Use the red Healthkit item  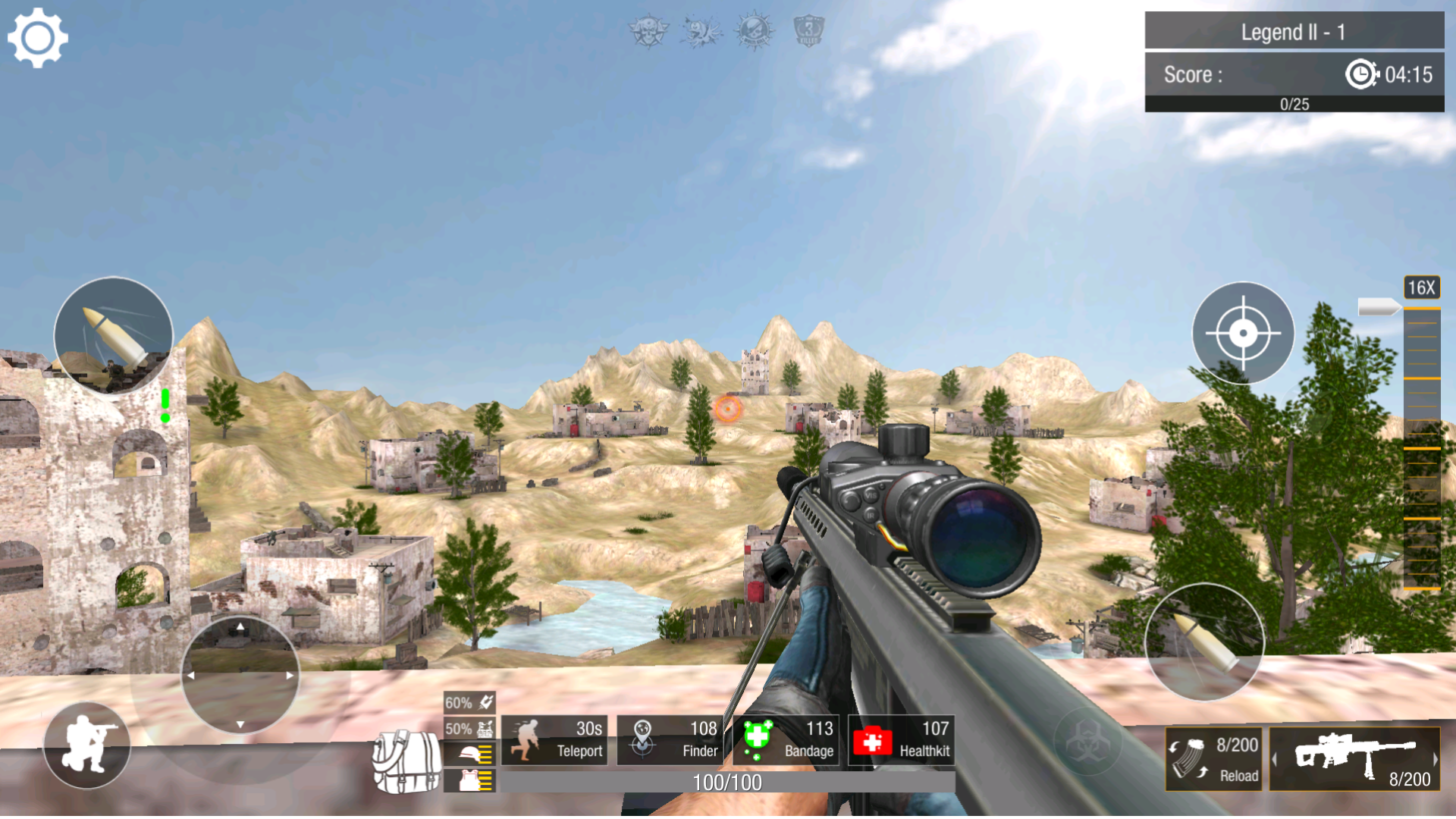pos(902,740)
